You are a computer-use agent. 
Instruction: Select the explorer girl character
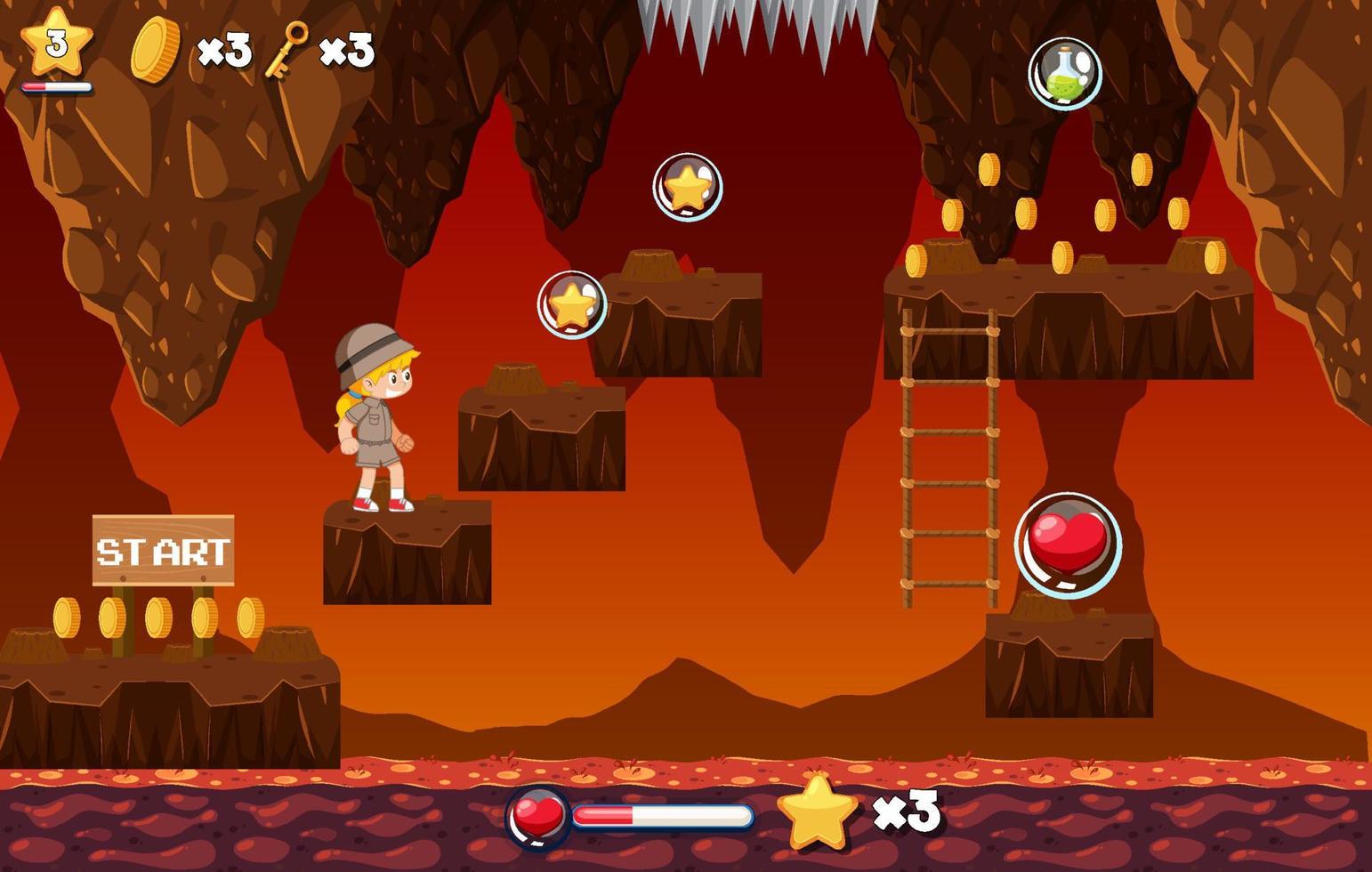[374, 427]
